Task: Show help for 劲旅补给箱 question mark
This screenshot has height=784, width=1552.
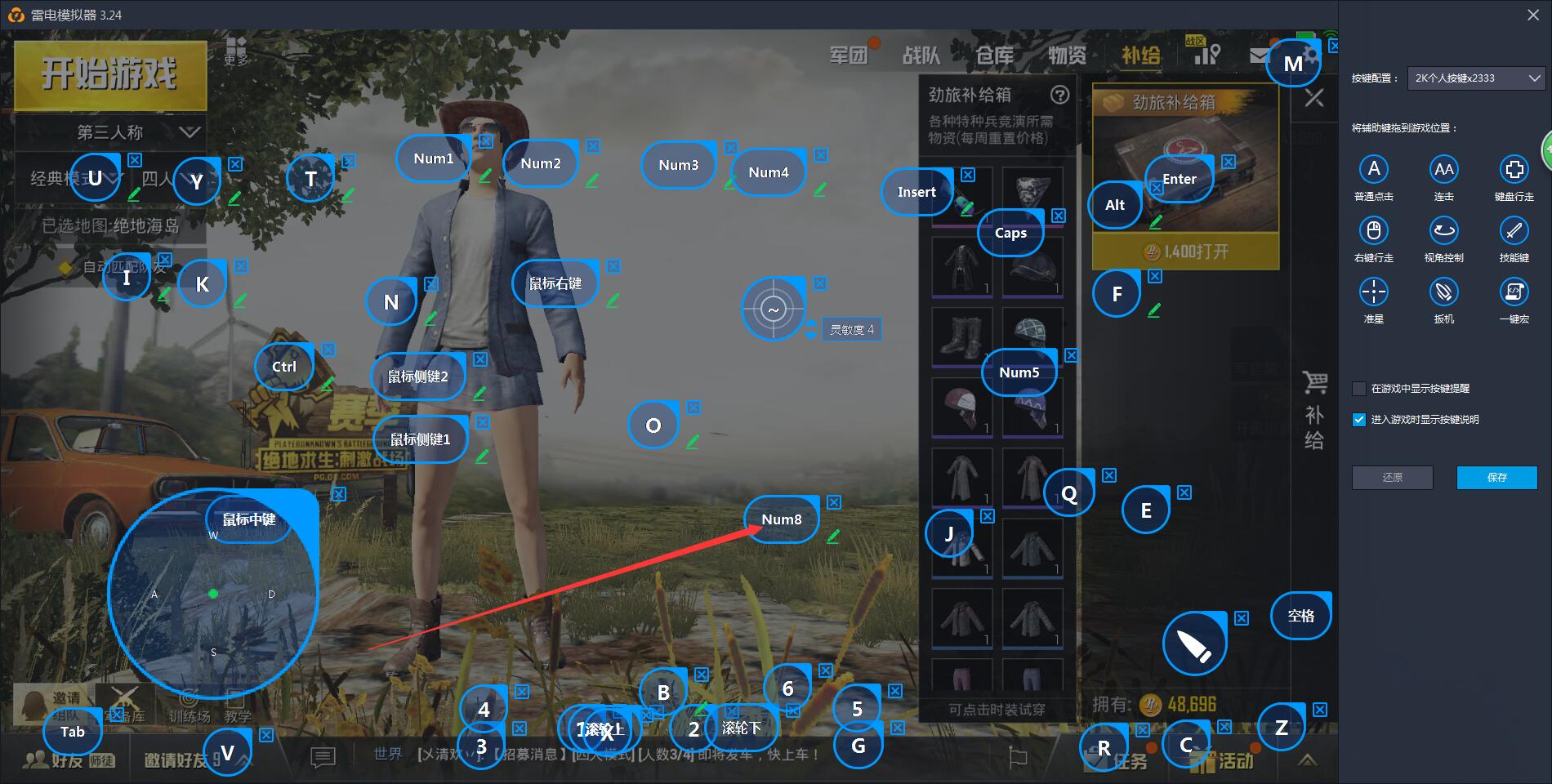Action: coord(1060,95)
